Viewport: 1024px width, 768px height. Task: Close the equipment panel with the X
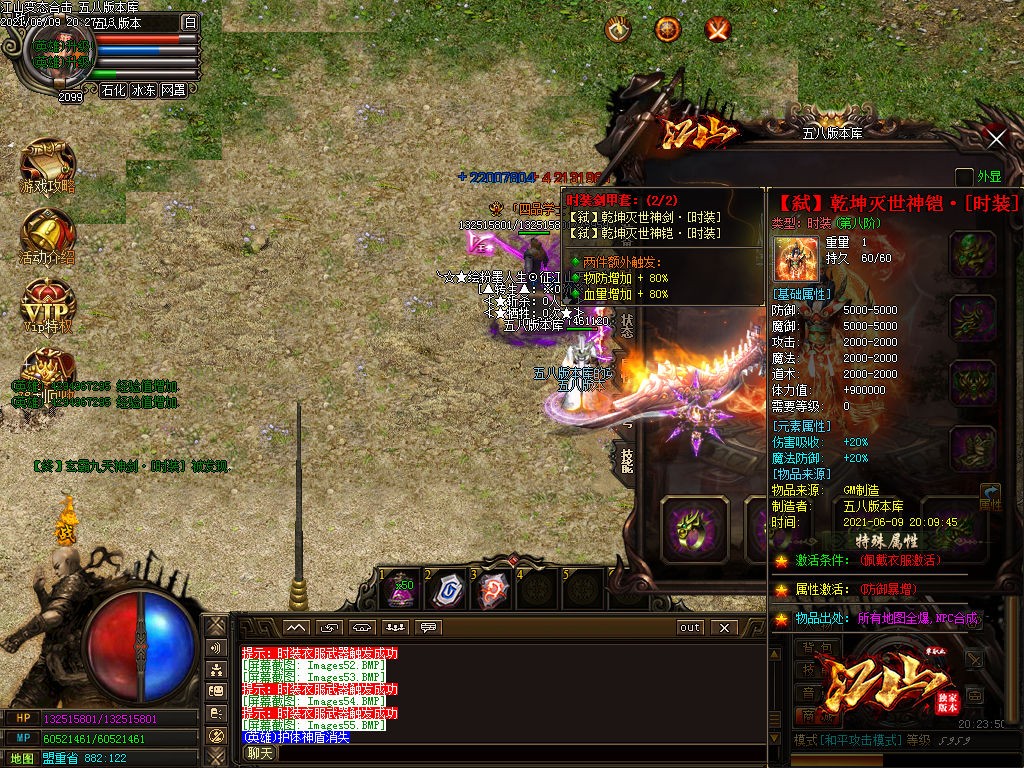[996, 139]
